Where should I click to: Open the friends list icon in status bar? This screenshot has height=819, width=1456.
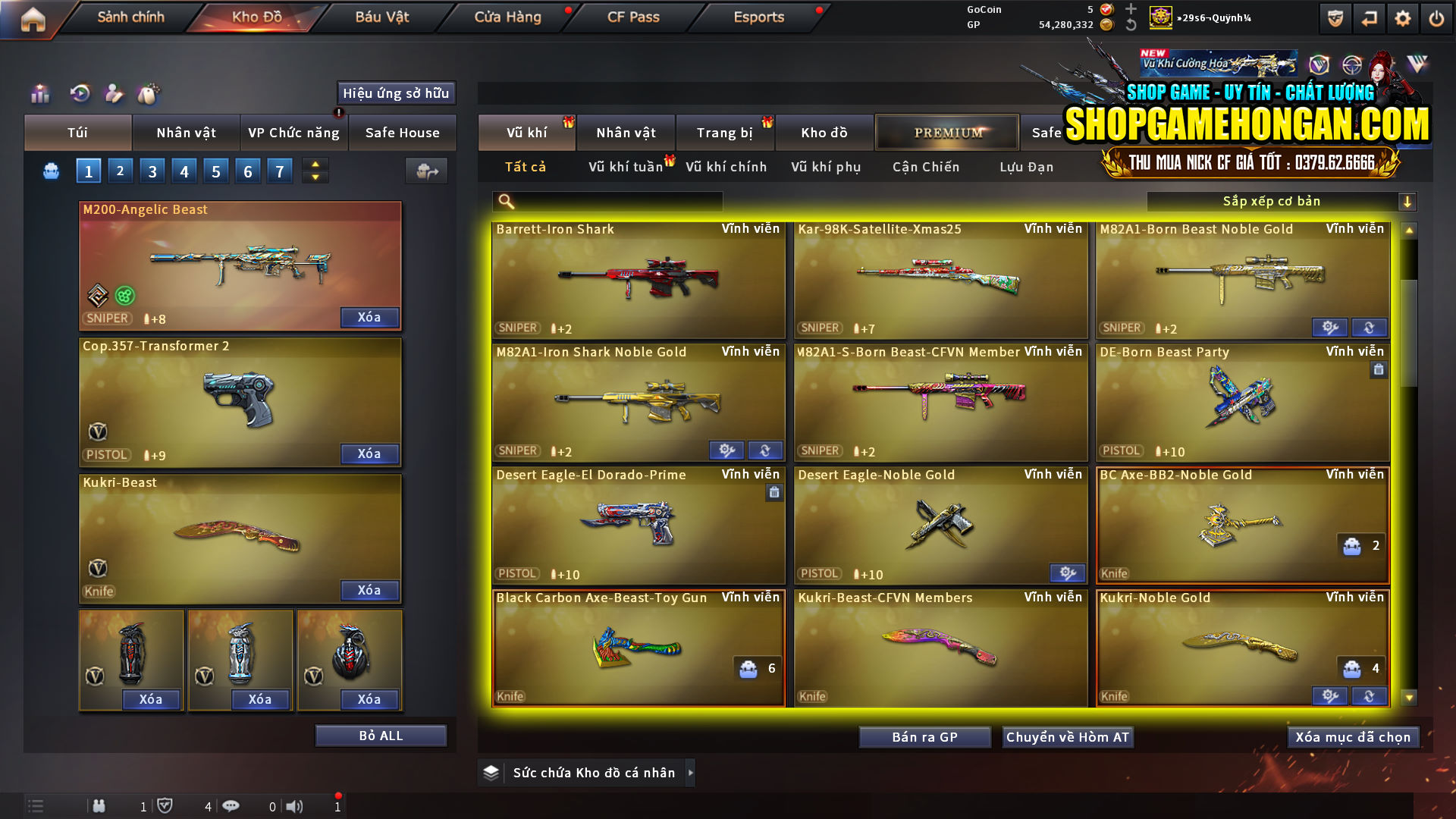click(99, 806)
